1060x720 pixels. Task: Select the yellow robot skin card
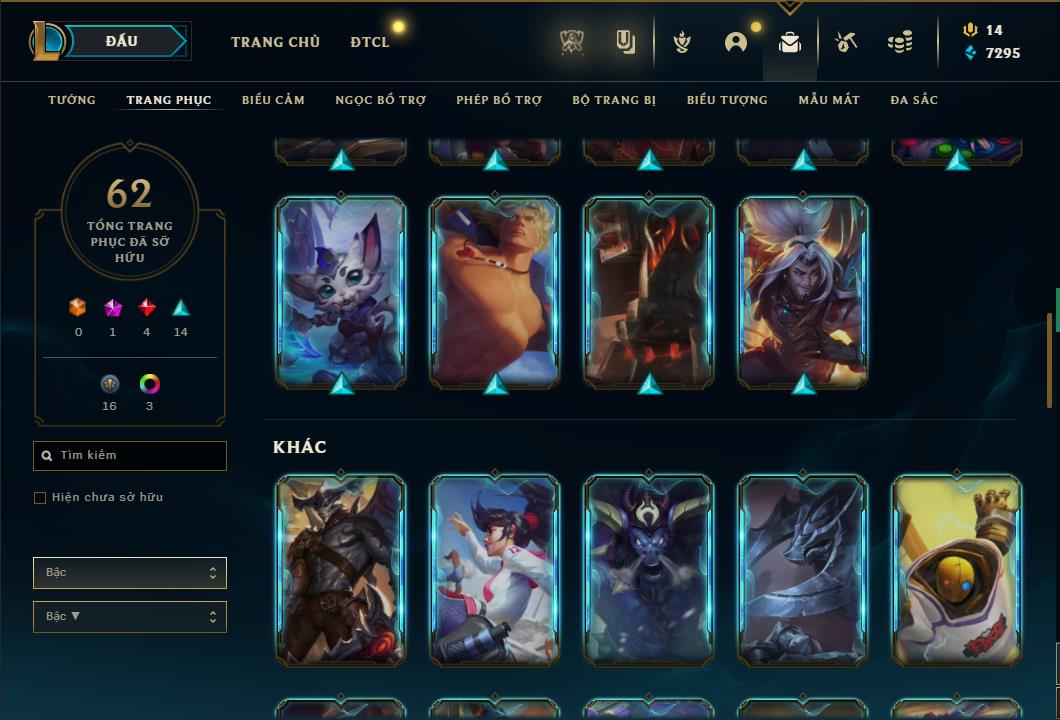pyautogui.click(x=957, y=570)
